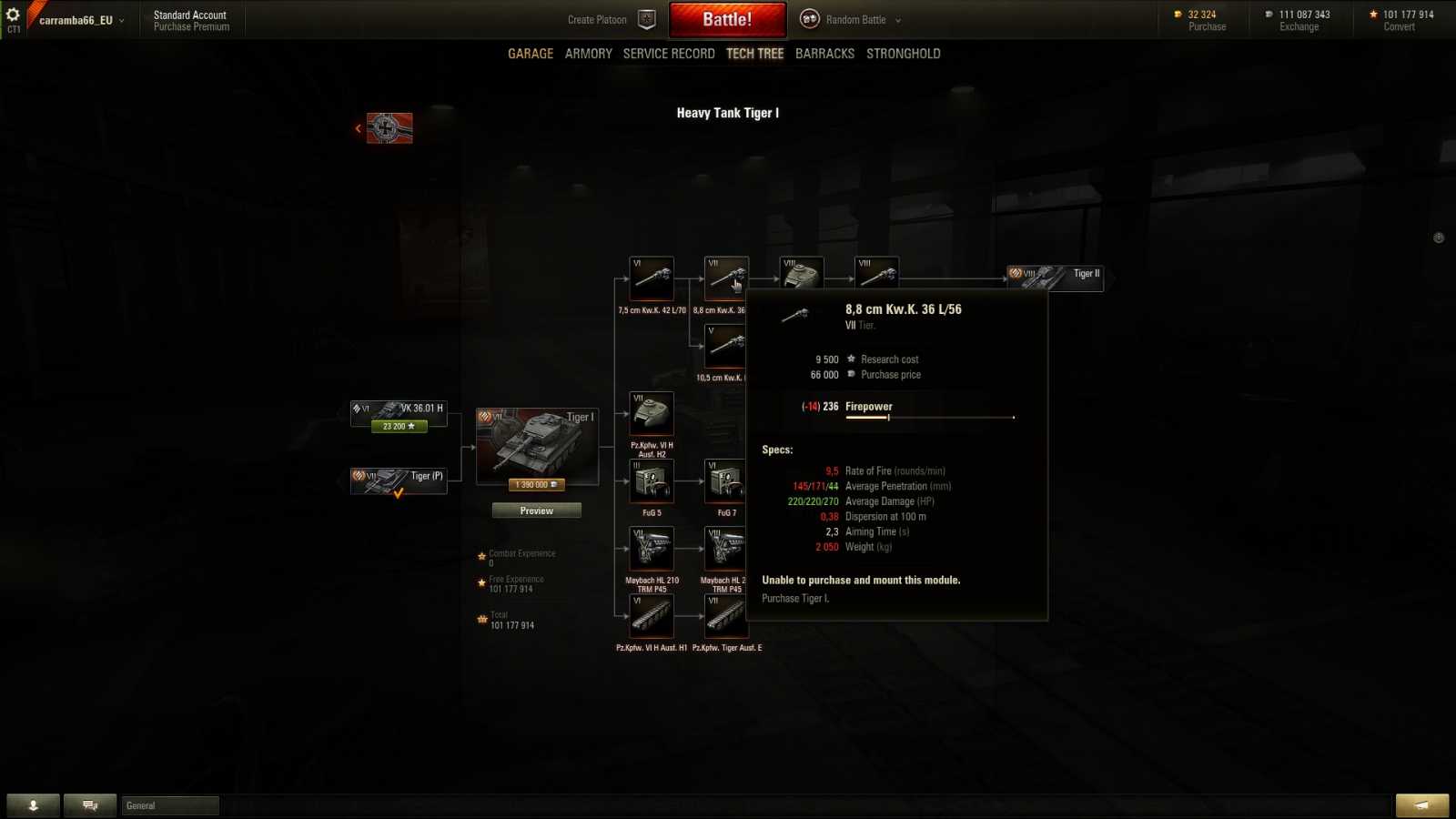Click the Battle! button
Viewport: 1456px width, 819px height.
728,19
